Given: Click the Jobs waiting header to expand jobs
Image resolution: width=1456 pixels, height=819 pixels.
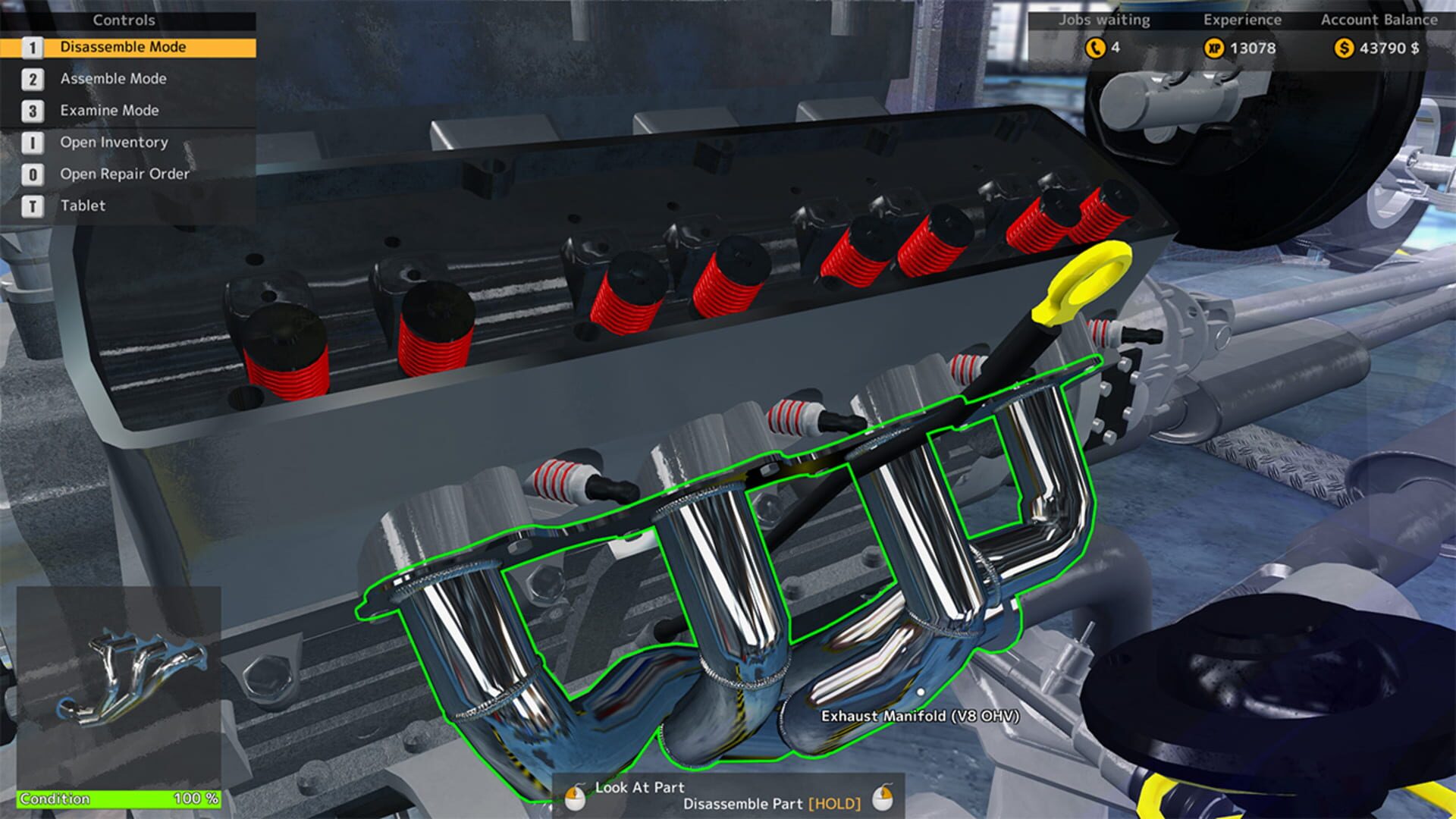Looking at the screenshot, I should point(1100,20).
